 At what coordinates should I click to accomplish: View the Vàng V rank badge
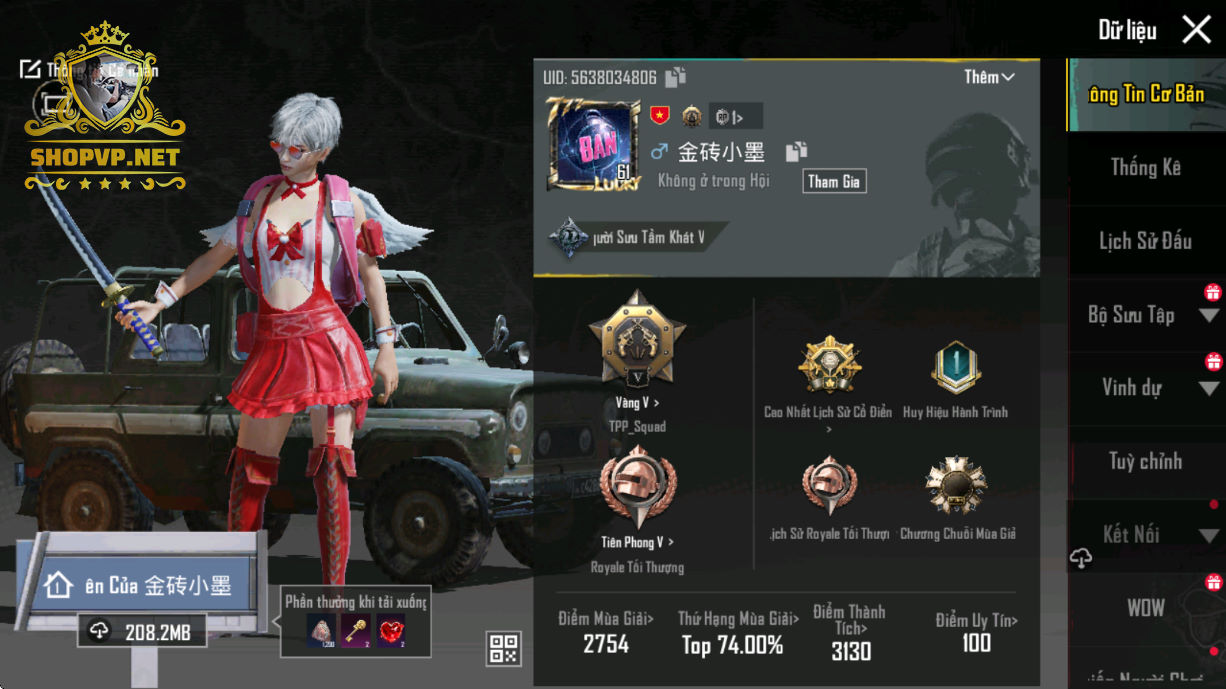pos(637,342)
